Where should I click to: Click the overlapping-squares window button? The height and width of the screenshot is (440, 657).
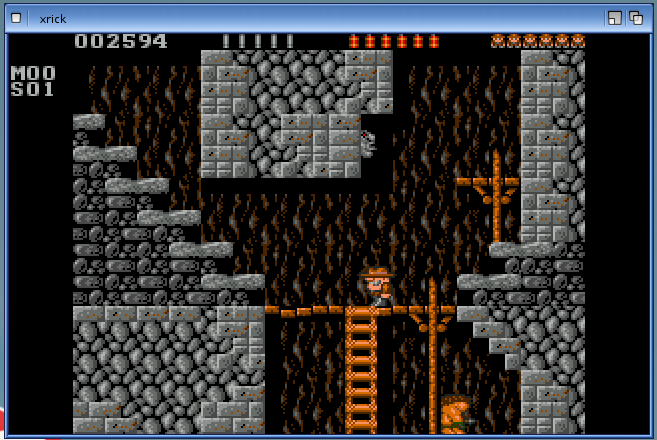[634, 18]
